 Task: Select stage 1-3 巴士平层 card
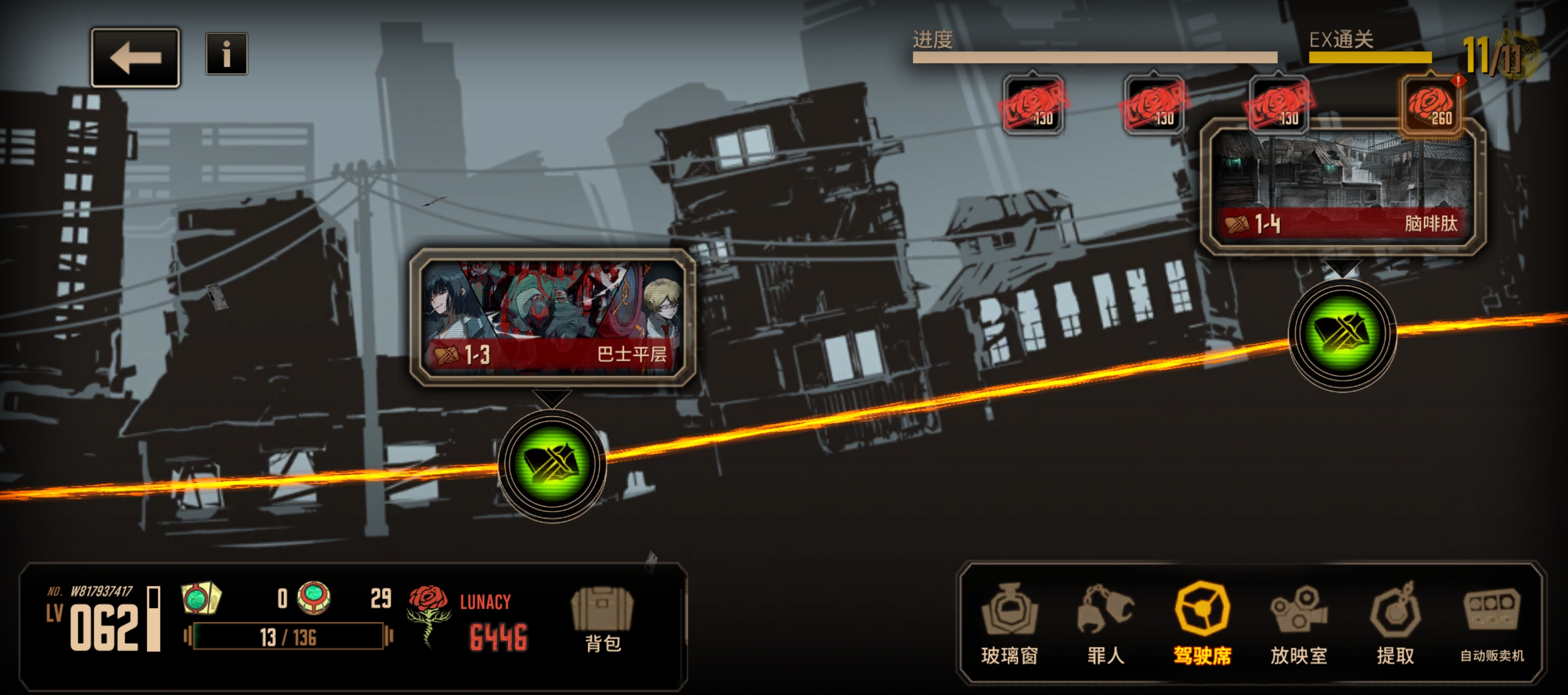[552, 317]
